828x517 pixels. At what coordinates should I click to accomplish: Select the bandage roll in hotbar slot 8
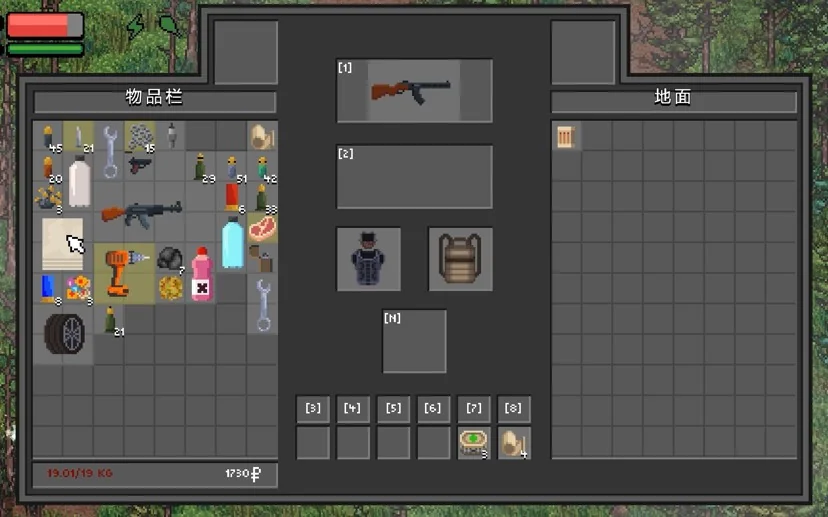[513, 443]
